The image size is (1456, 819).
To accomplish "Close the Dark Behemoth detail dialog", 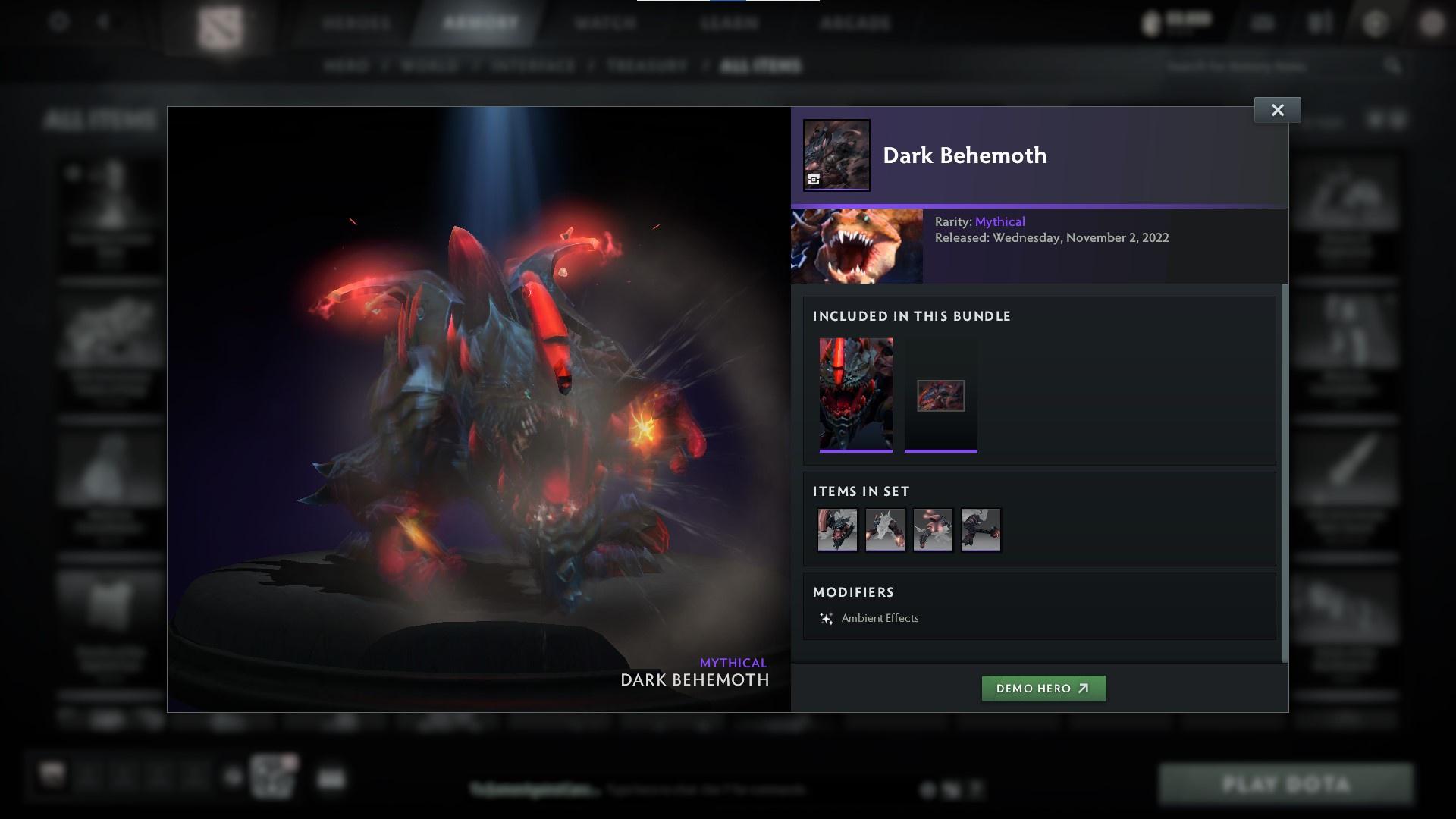I will (1278, 109).
